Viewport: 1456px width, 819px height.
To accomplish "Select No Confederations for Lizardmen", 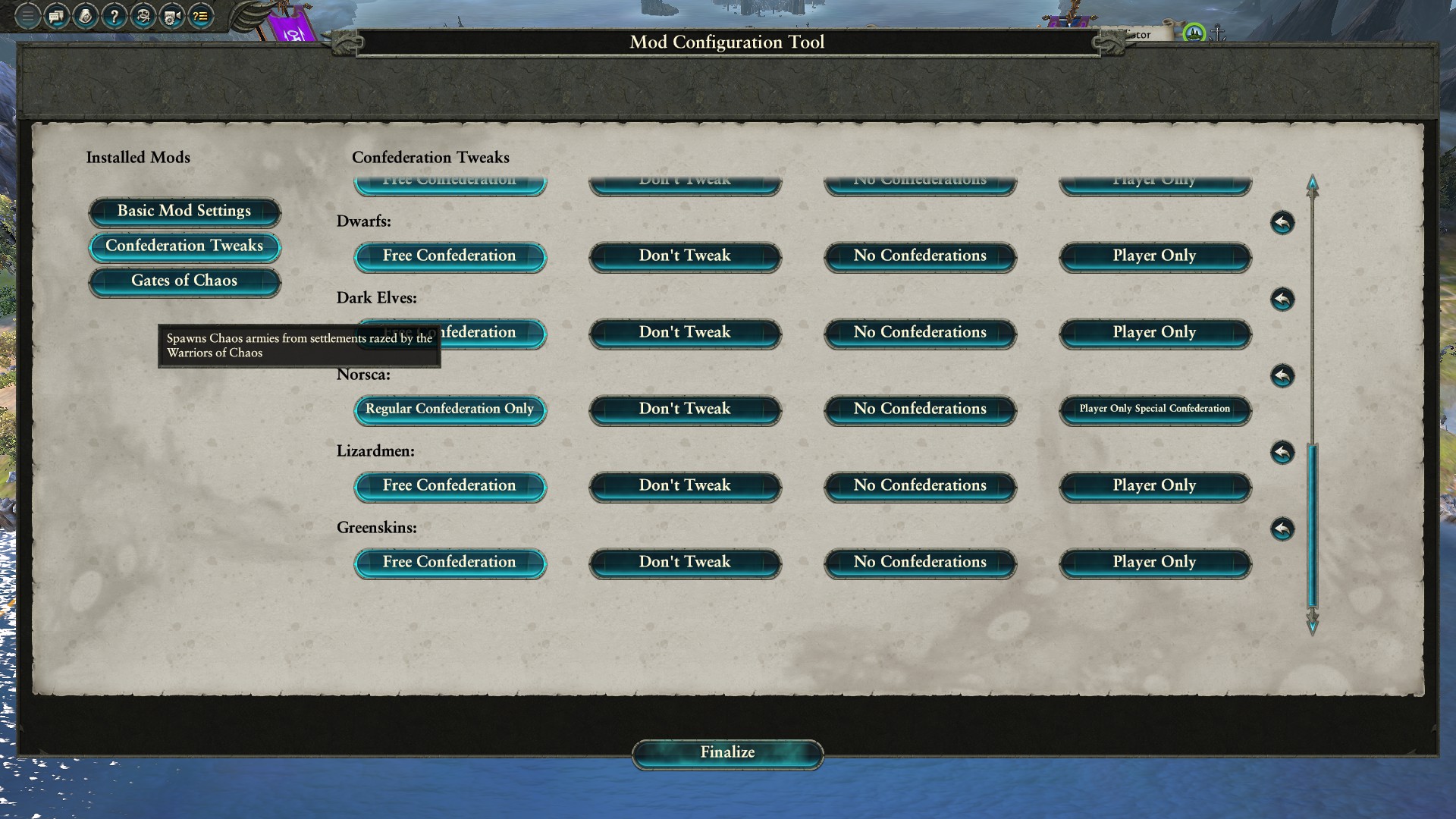I will coord(920,486).
